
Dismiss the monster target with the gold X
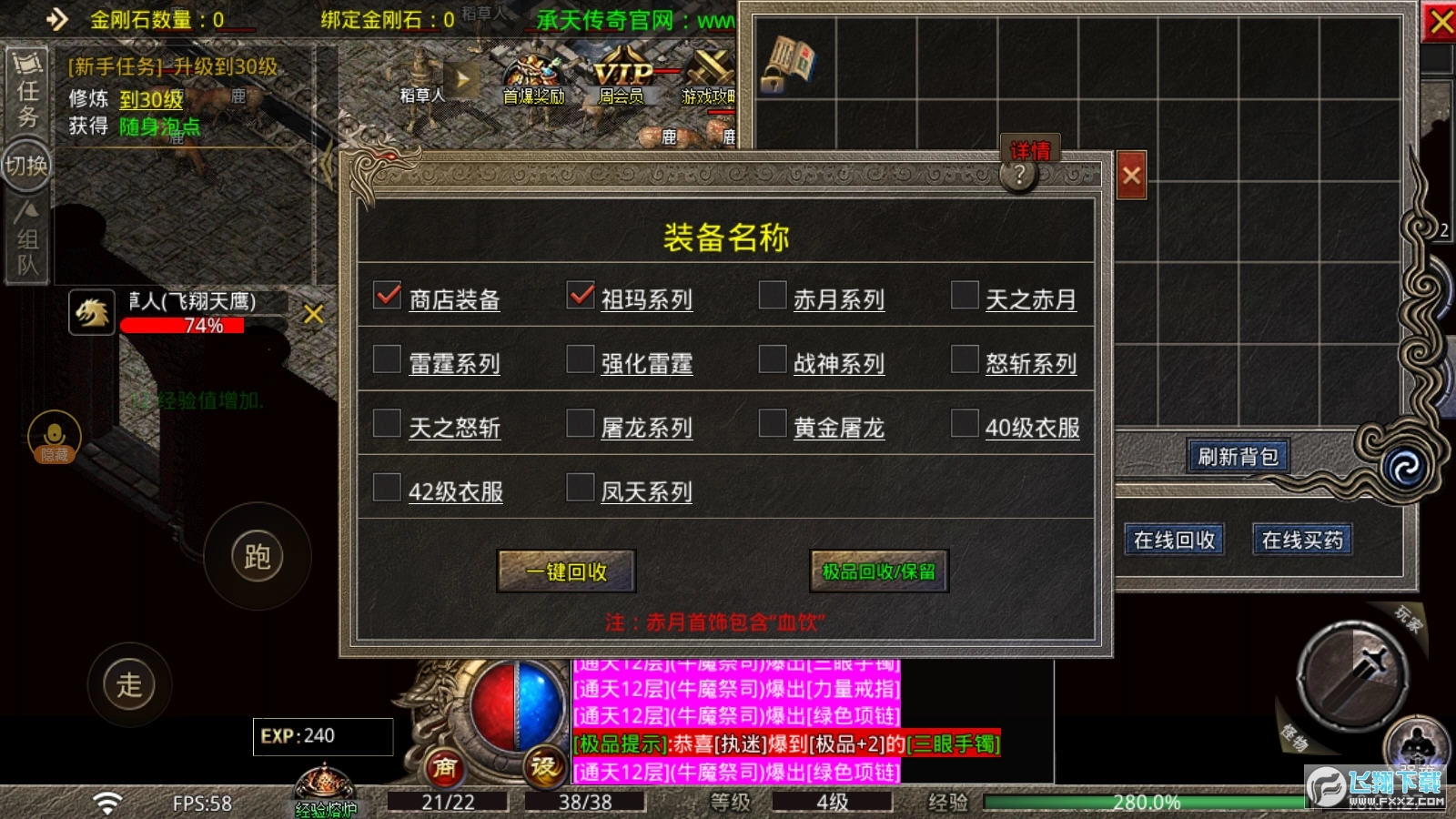313,312
